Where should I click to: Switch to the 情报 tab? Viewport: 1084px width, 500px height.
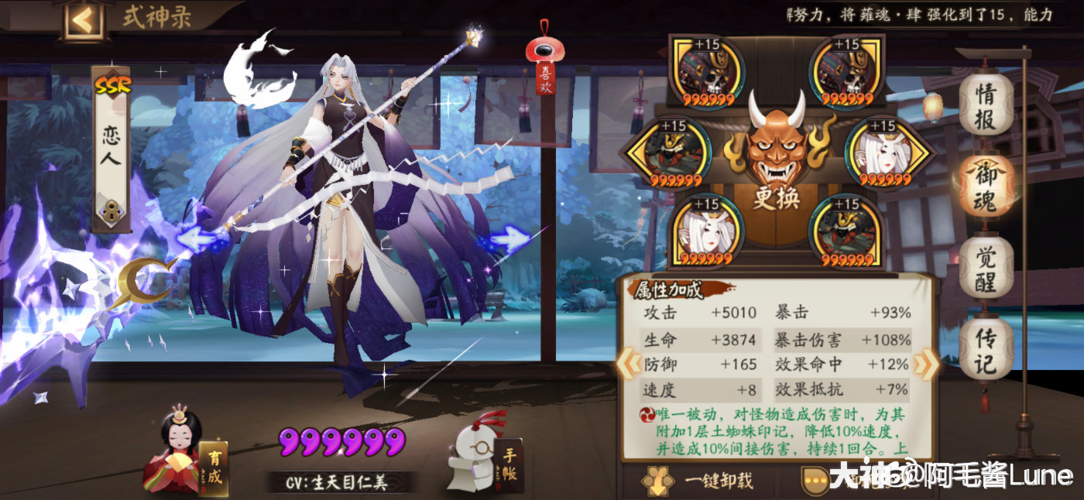point(986,103)
